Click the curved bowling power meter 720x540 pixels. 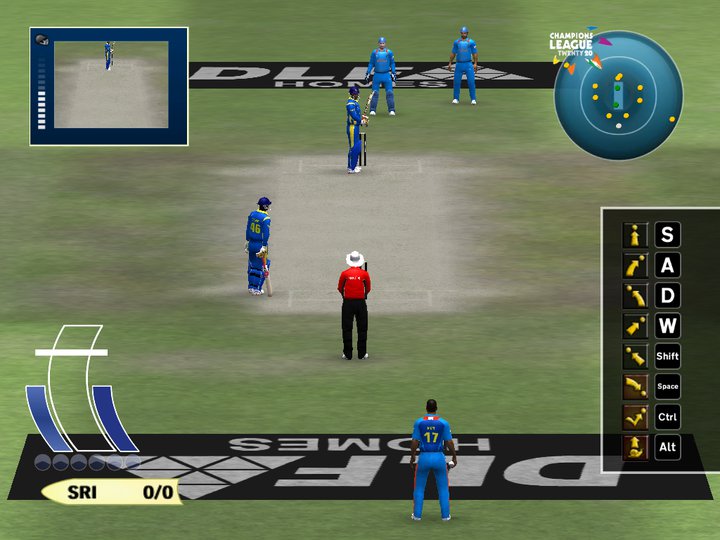[80, 392]
